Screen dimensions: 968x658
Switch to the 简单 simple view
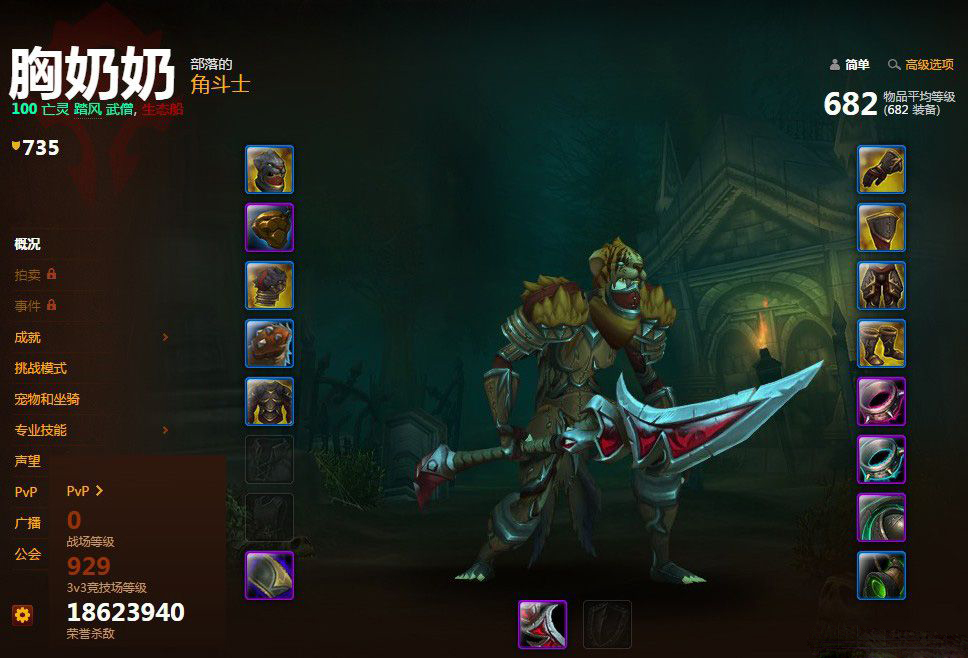click(850, 65)
